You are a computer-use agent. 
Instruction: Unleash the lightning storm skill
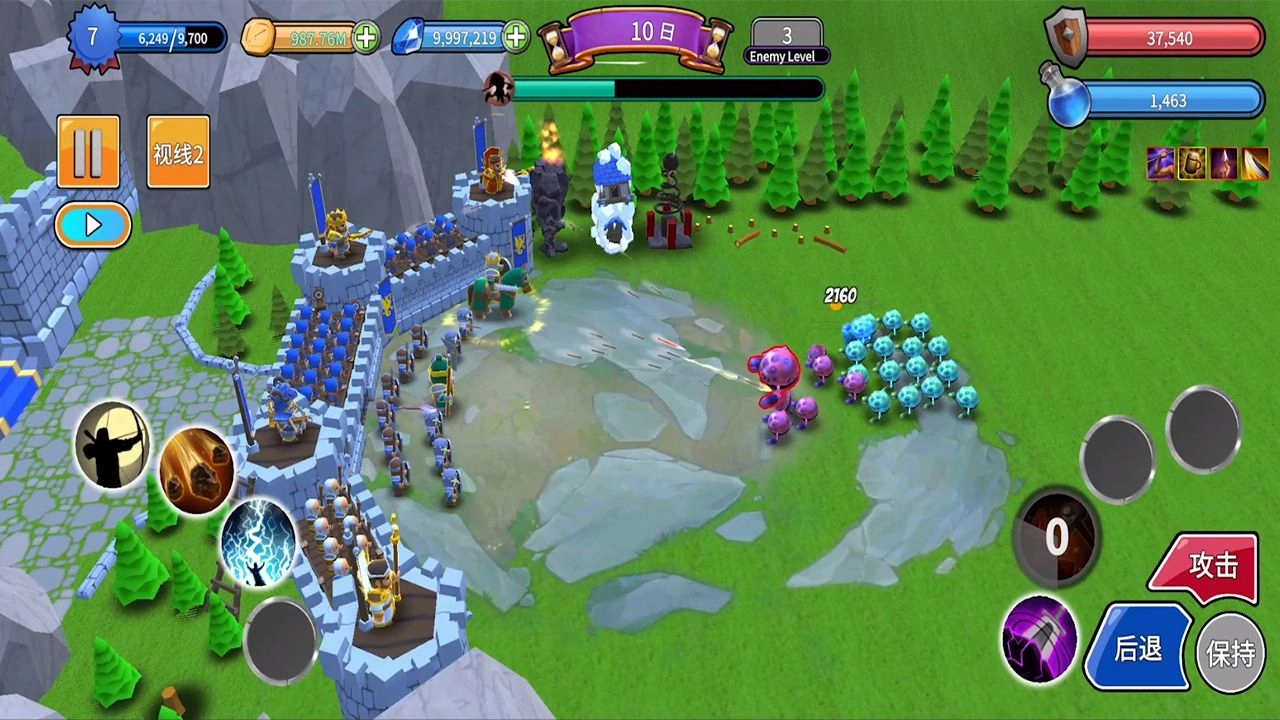click(258, 543)
